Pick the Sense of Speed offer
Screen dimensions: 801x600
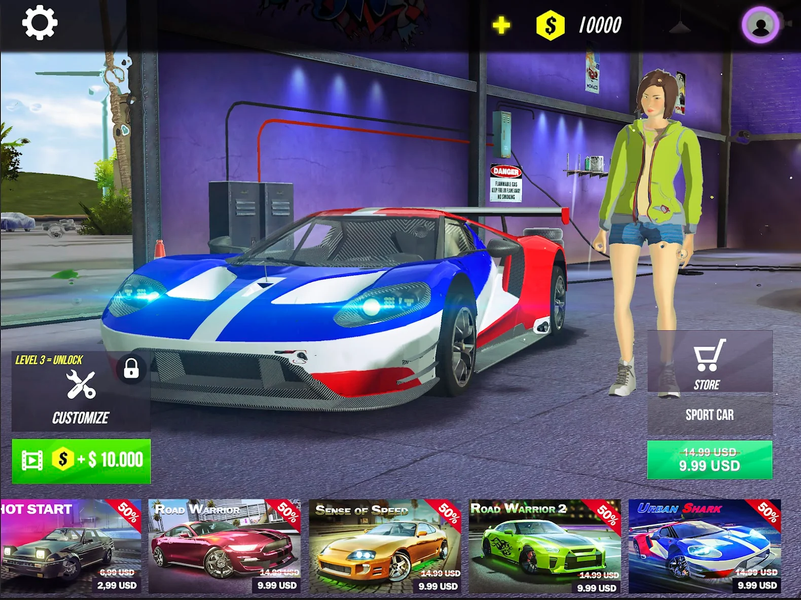[386, 547]
